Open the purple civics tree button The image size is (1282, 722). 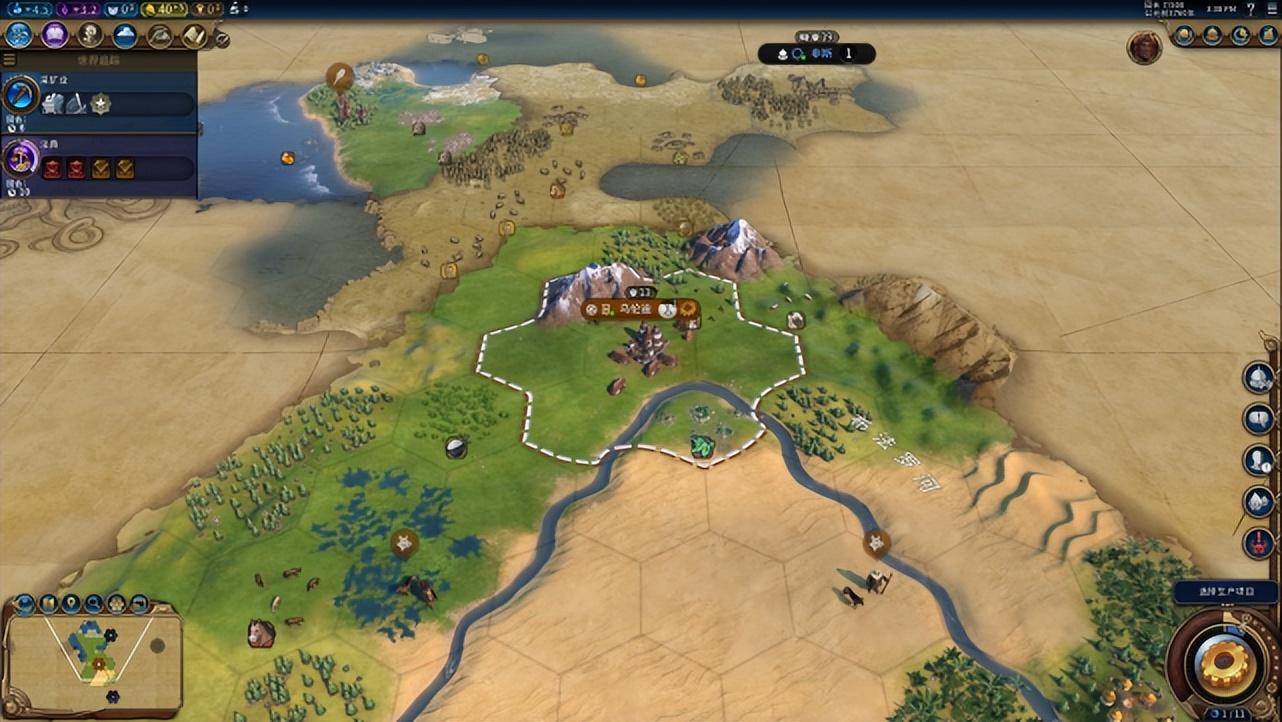click(54, 36)
